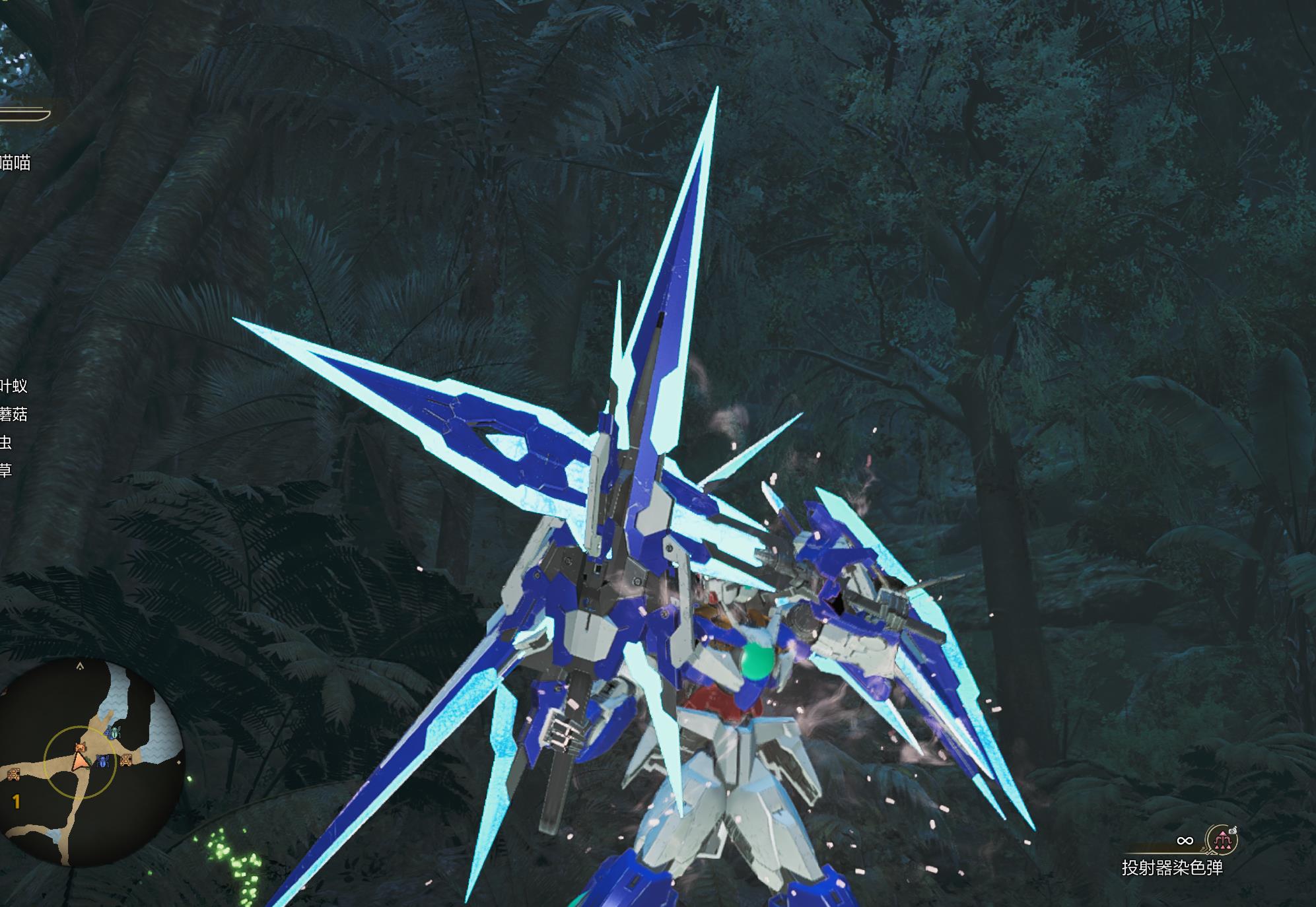Click the area number 1 beside the minimap
1316x907 pixels.
point(15,801)
